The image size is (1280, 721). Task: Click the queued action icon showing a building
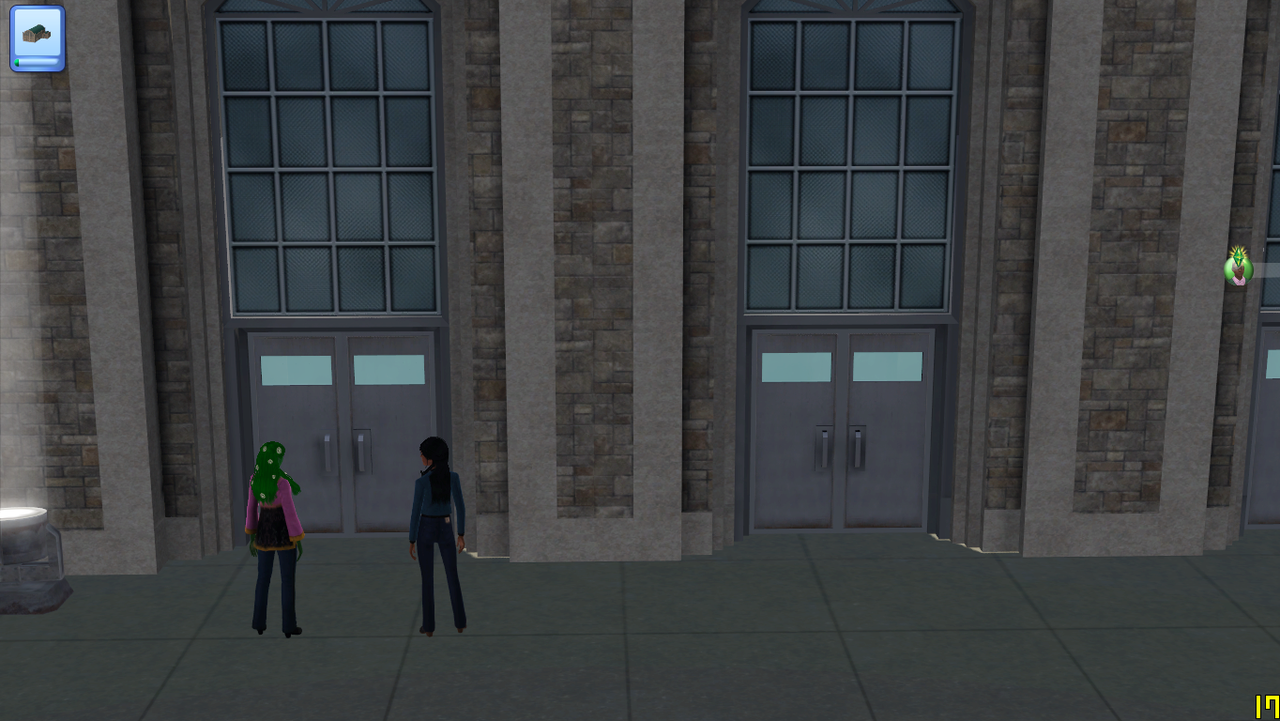click(x=37, y=37)
